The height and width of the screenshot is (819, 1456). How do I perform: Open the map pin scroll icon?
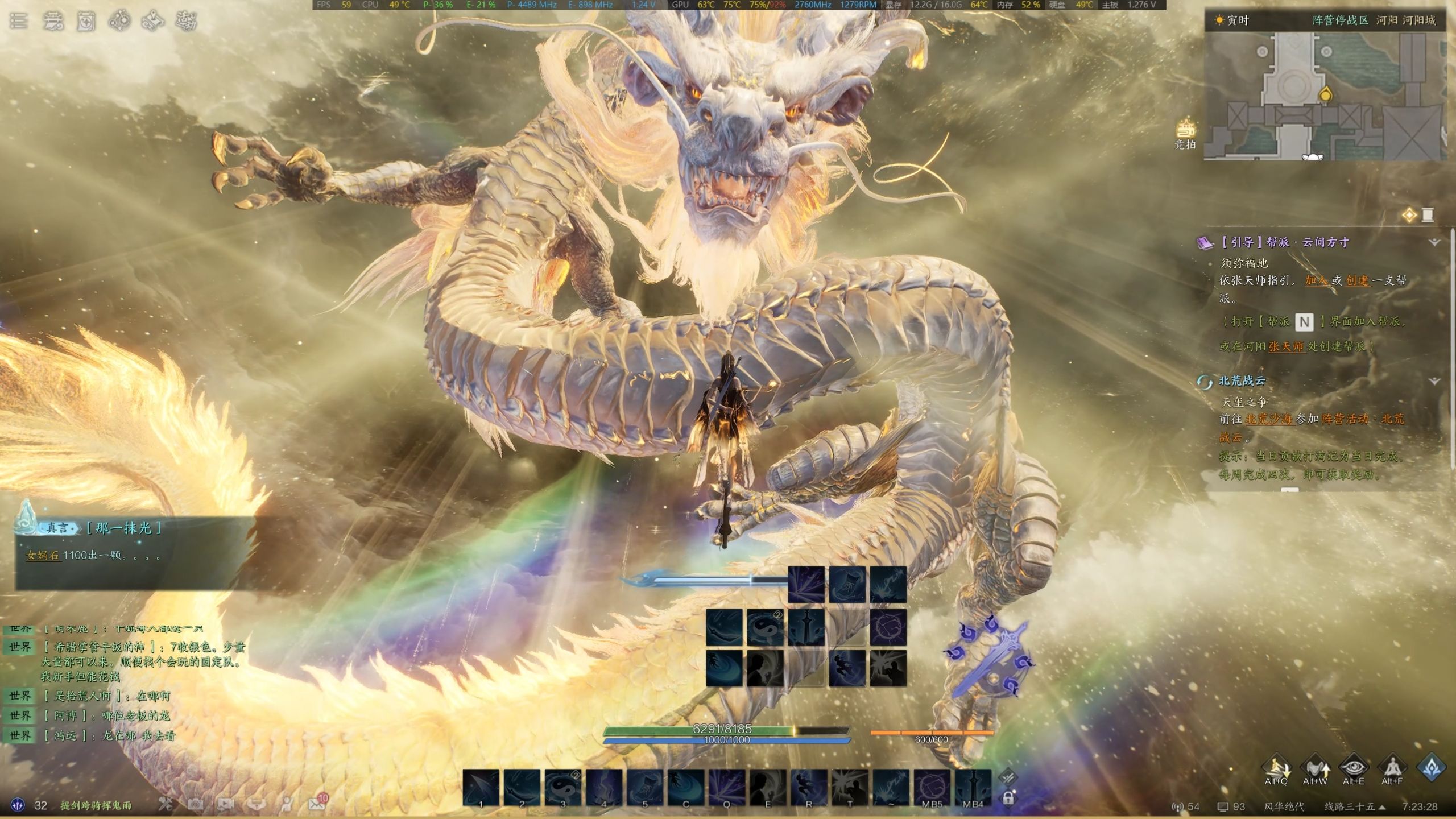(152, 21)
